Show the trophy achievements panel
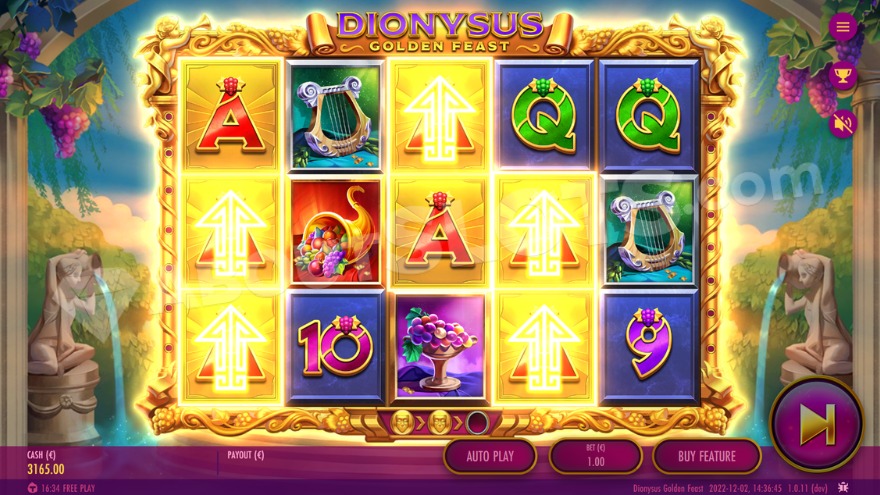This screenshot has width=880, height=495. (843, 75)
